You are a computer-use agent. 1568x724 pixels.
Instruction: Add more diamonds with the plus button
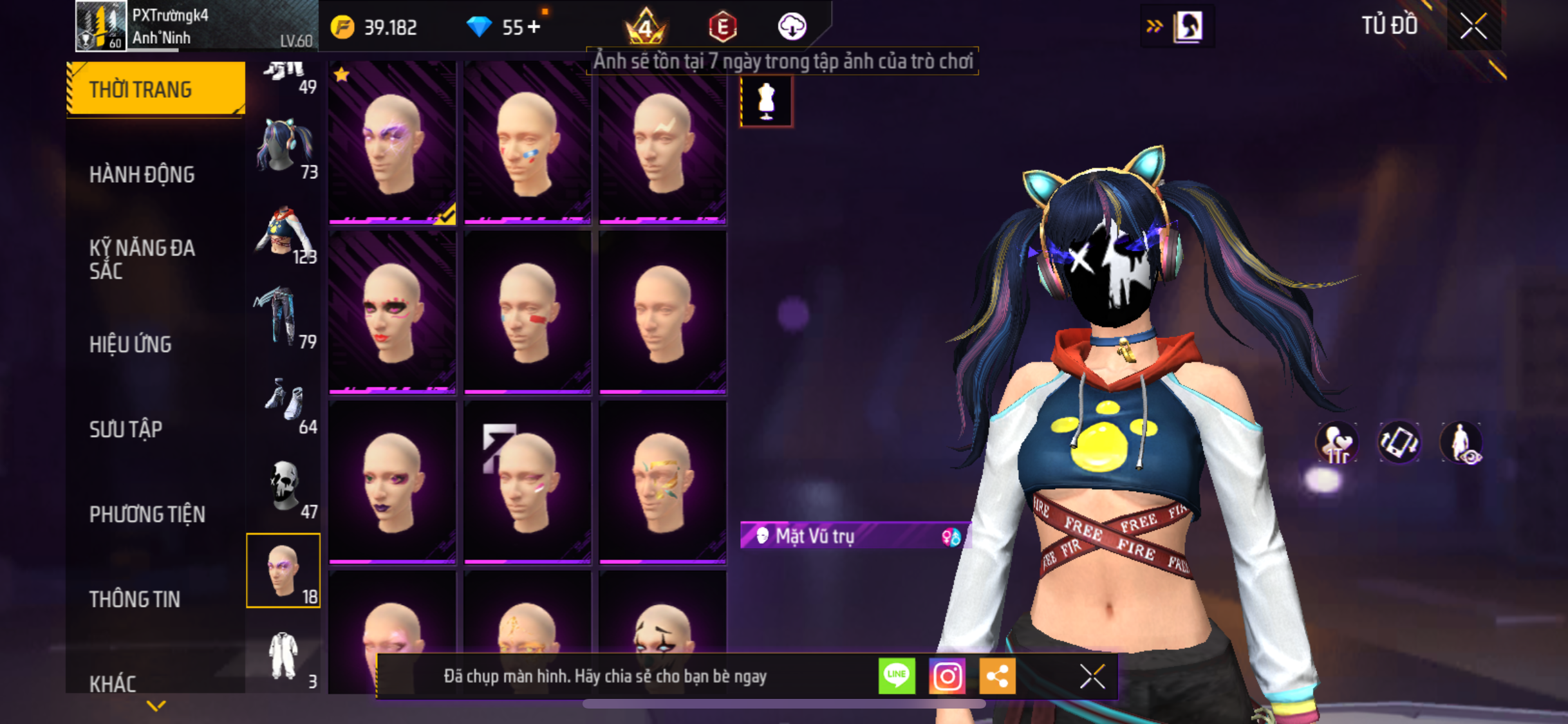point(534,27)
